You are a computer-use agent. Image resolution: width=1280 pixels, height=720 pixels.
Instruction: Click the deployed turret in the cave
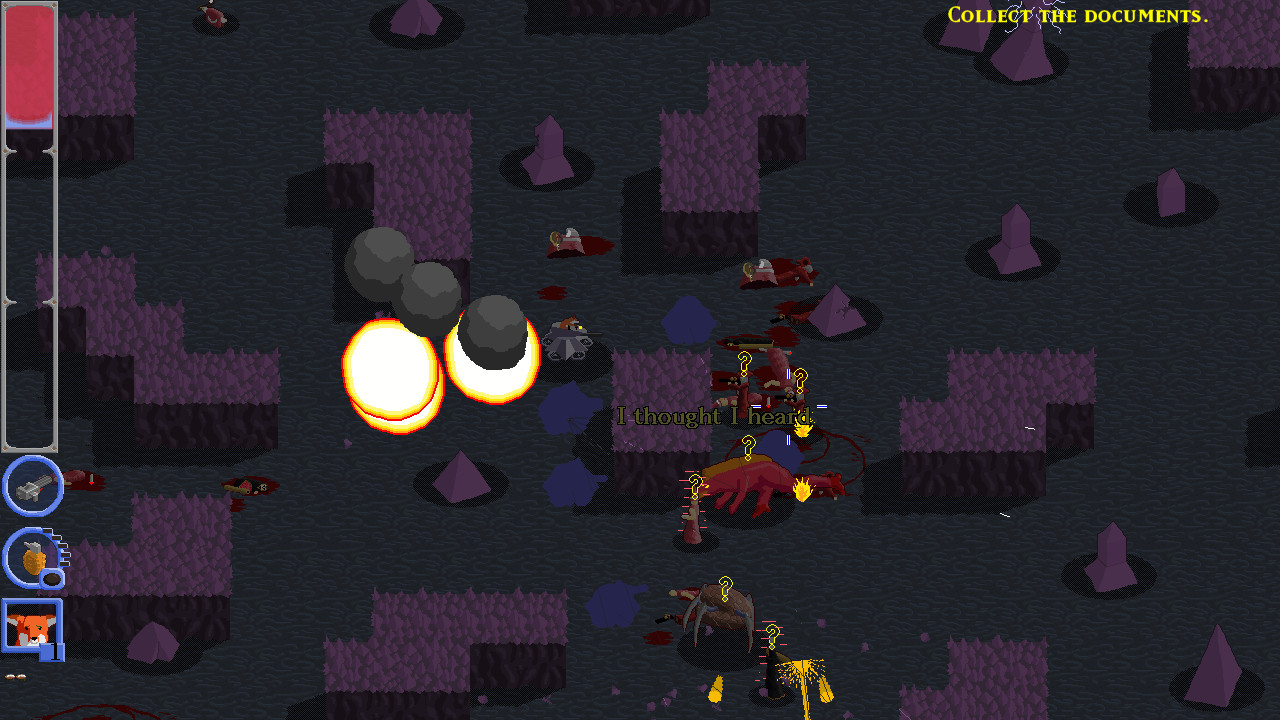[x=570, y=338]
